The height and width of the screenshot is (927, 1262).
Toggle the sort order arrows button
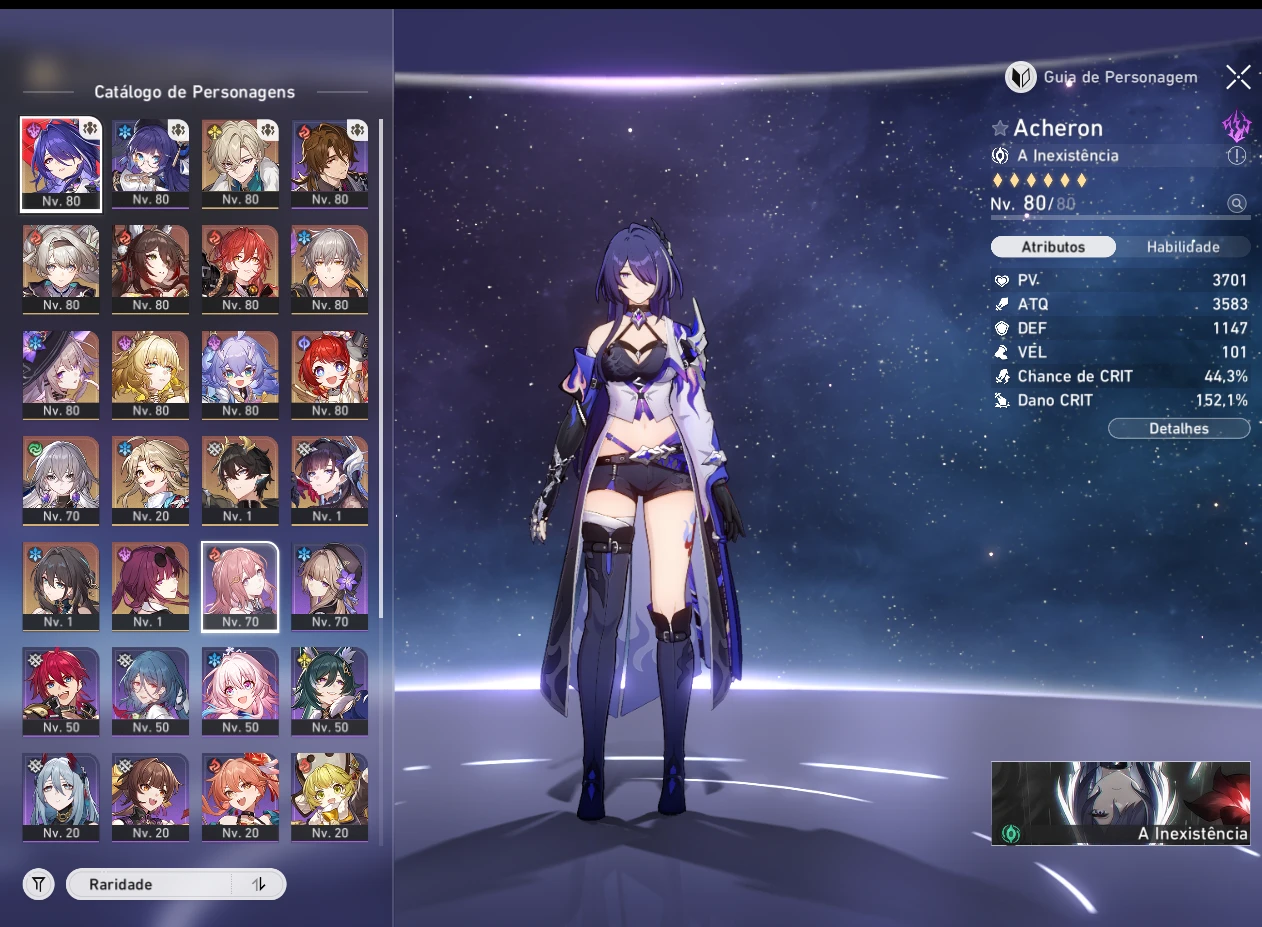point(259,884)
